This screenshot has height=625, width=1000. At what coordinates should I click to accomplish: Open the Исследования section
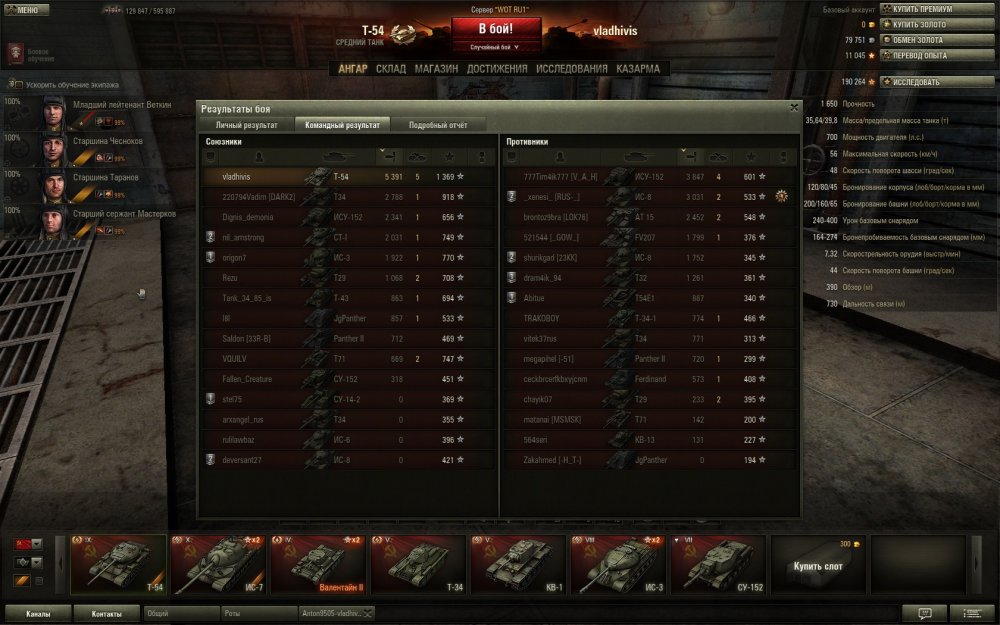[571, 69]
